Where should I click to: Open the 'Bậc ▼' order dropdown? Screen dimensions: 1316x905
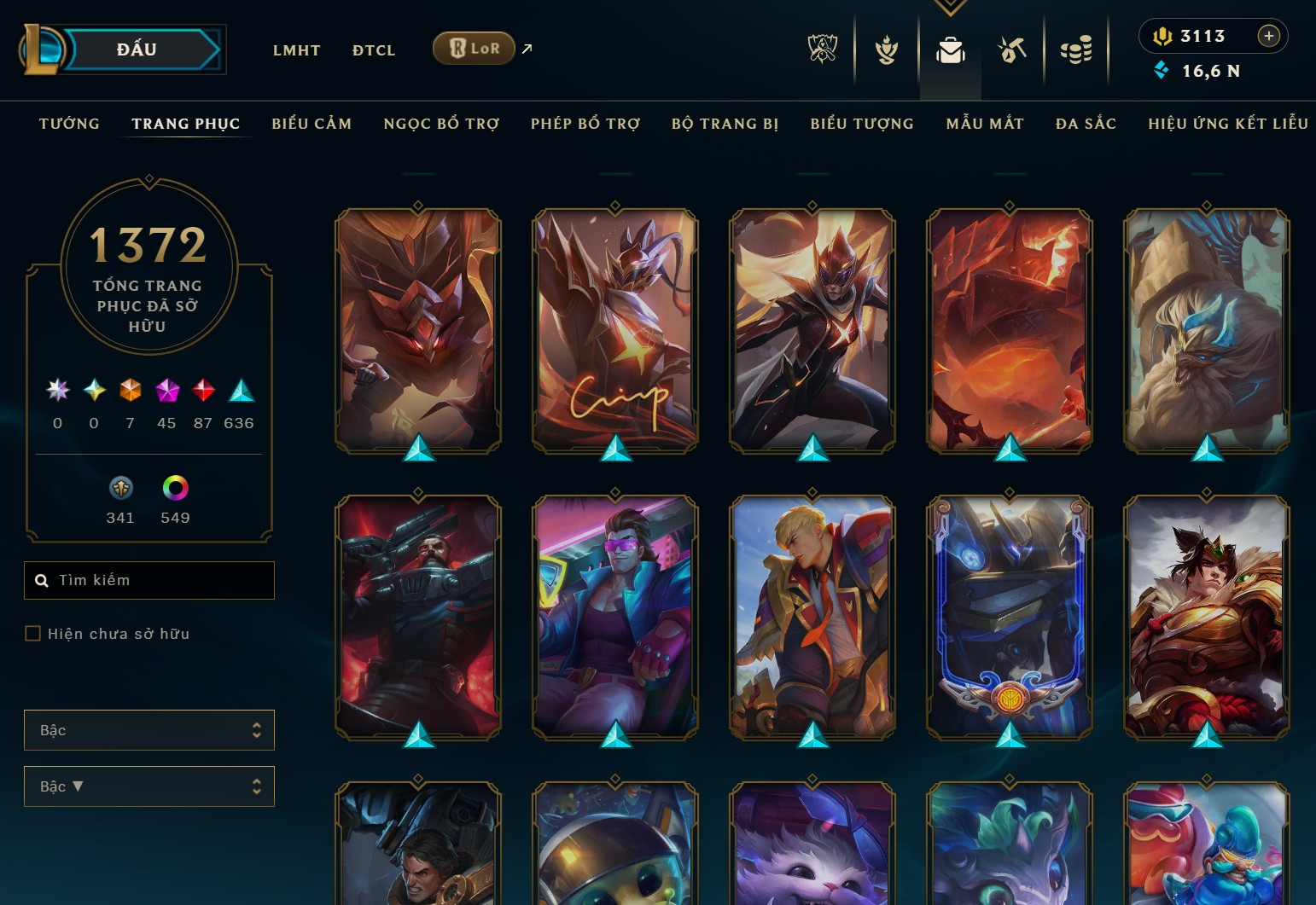149,786
